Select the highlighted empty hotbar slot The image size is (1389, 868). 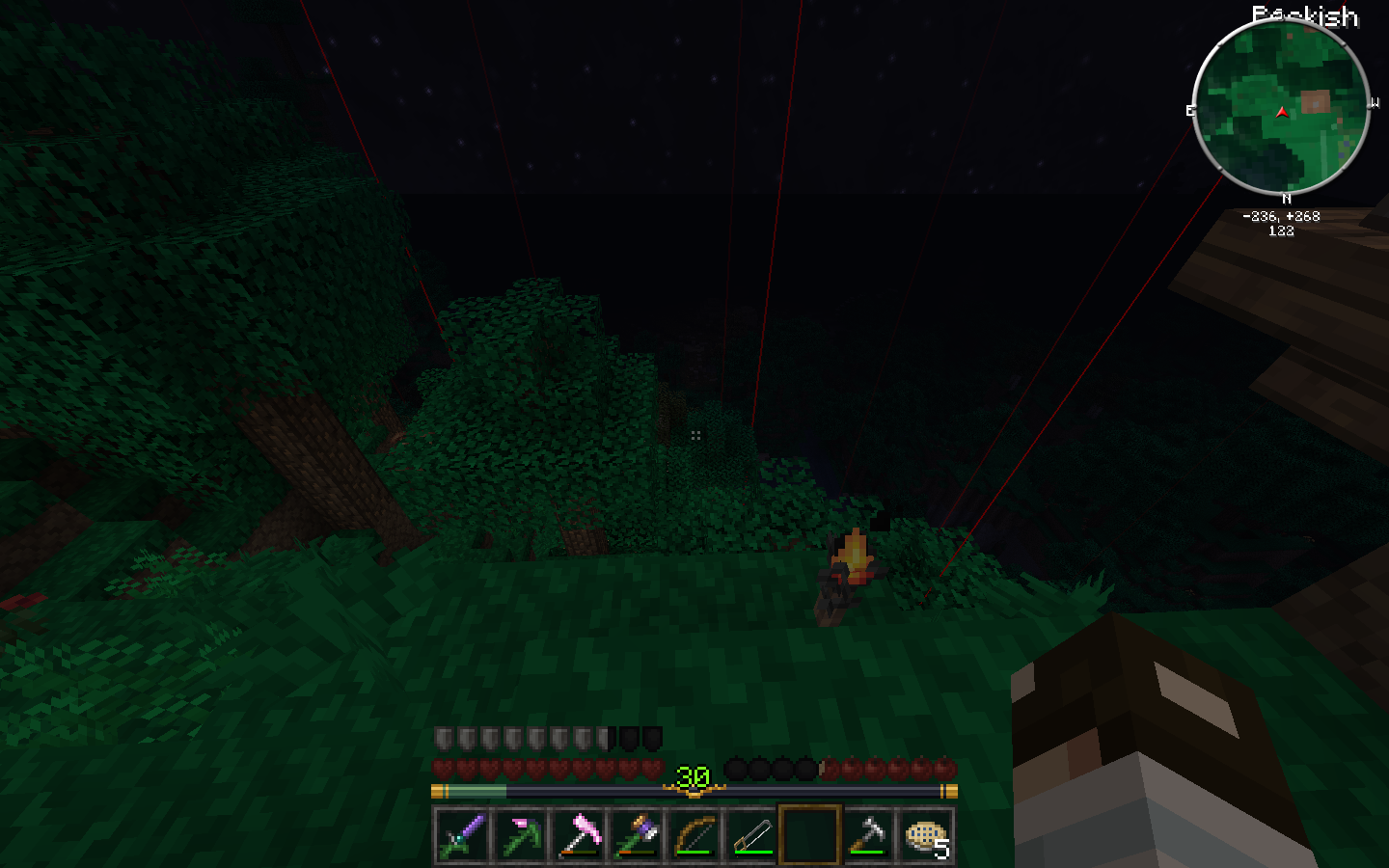point(810,835)
